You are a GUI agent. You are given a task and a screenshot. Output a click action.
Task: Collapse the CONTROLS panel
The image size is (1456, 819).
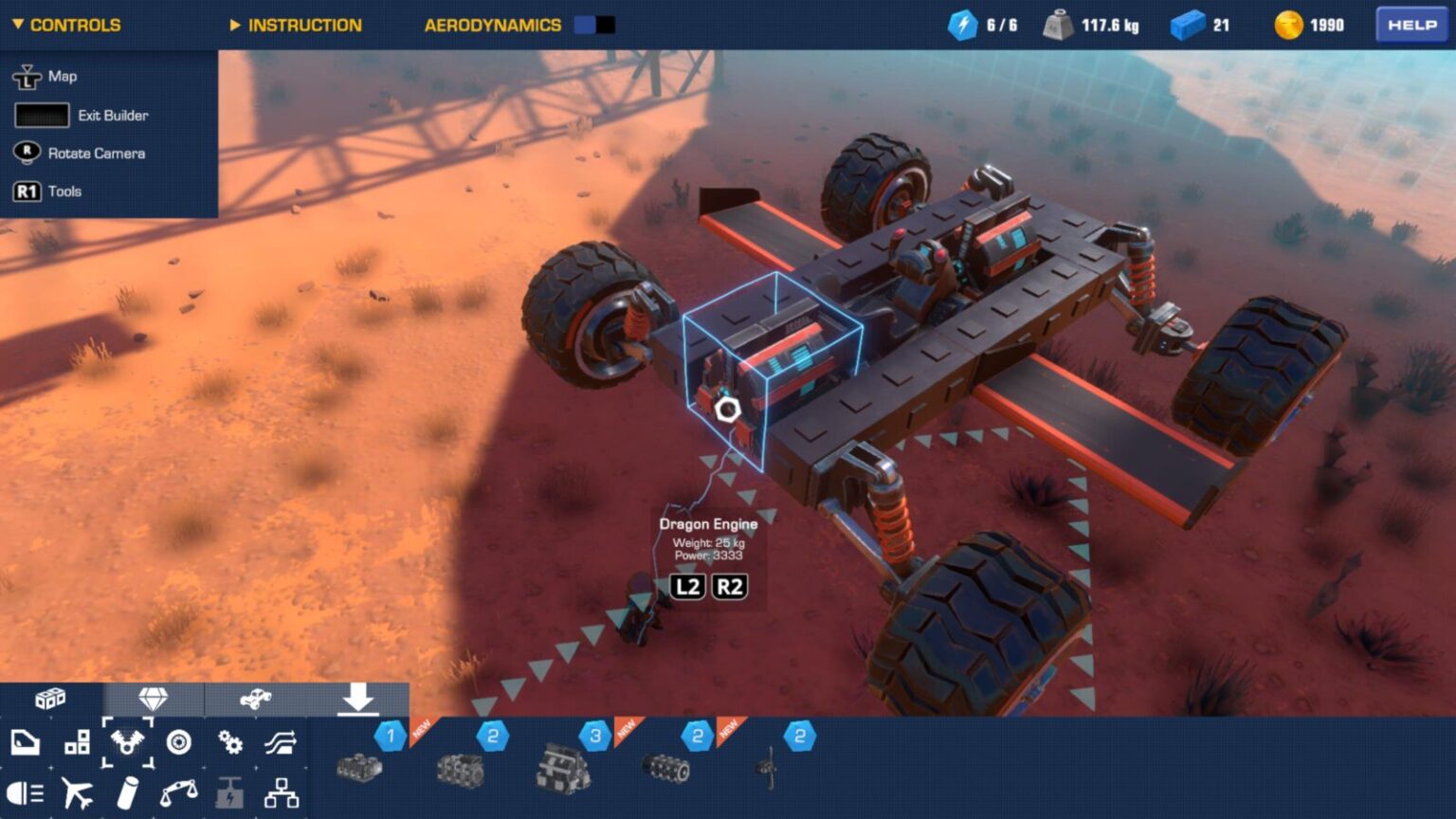click(66, 25)
